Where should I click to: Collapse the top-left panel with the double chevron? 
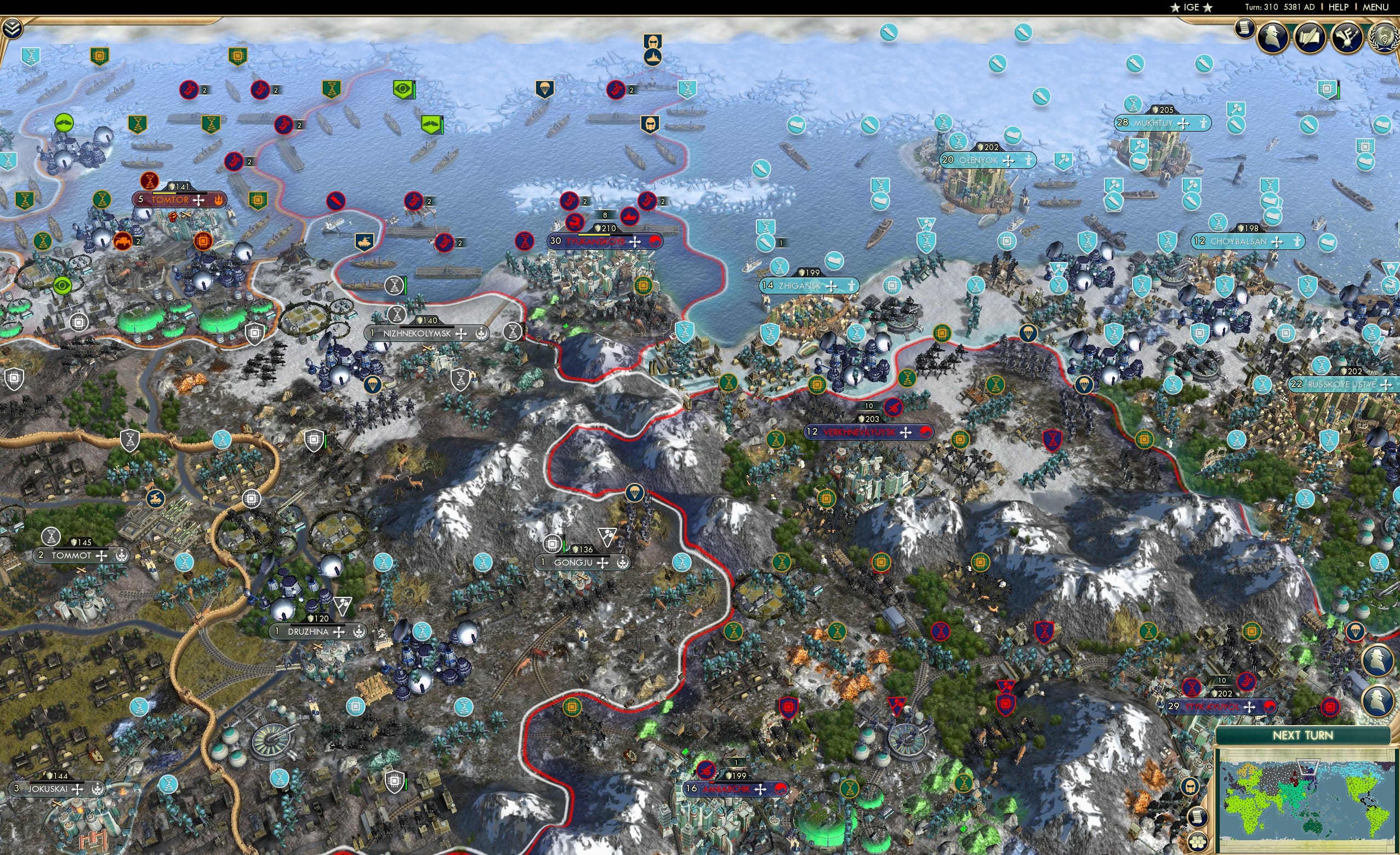[13, 28]
